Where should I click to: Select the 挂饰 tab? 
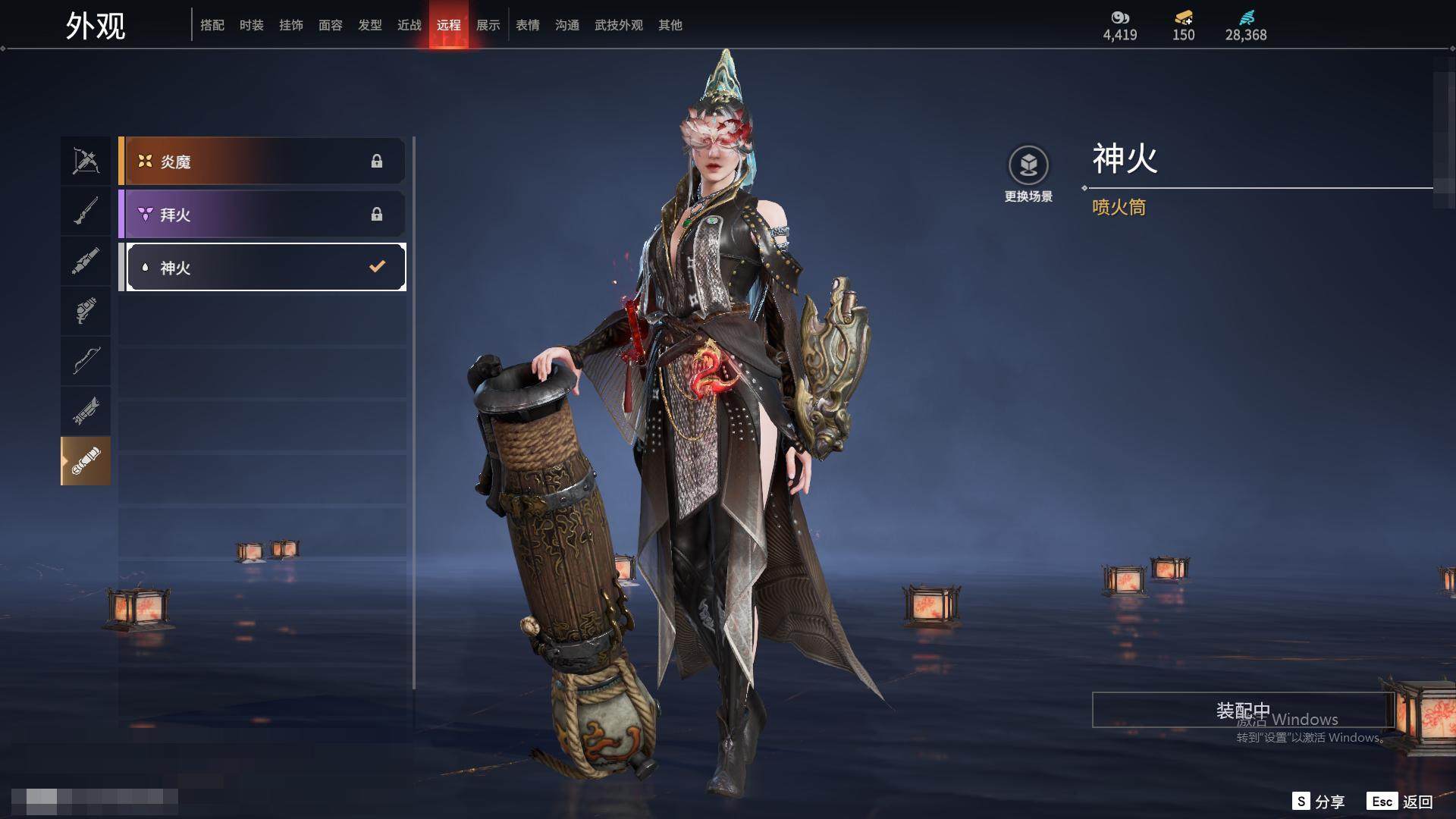(291, 25)
